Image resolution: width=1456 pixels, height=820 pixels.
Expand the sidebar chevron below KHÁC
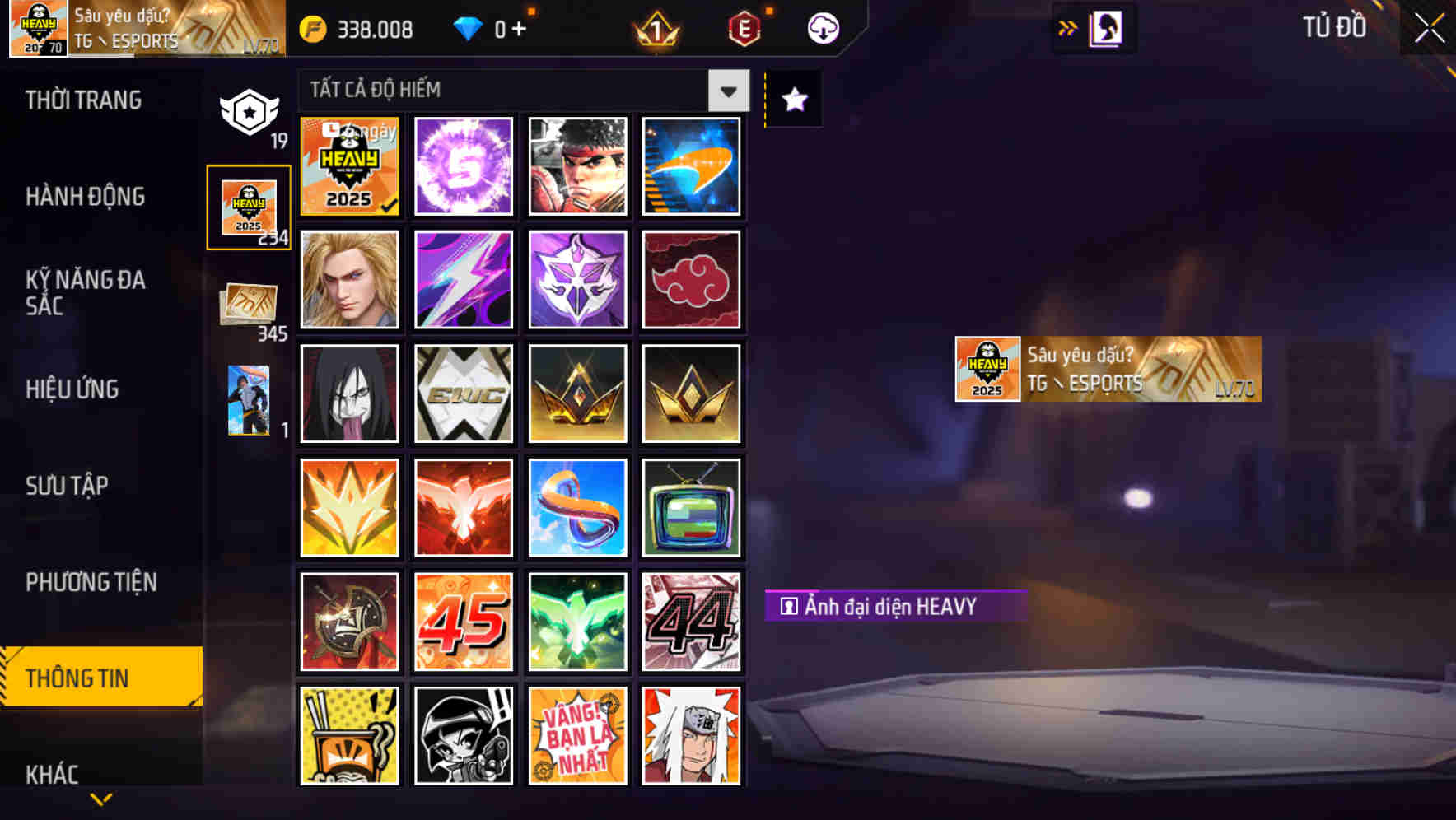(100, 797)
